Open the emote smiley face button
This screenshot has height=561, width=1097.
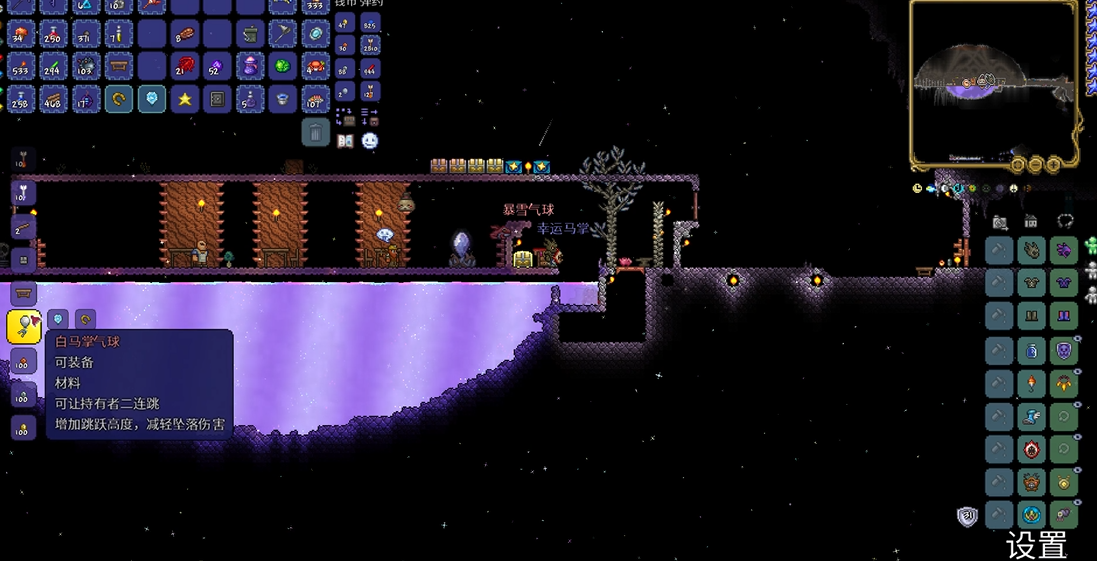(369, 141)
